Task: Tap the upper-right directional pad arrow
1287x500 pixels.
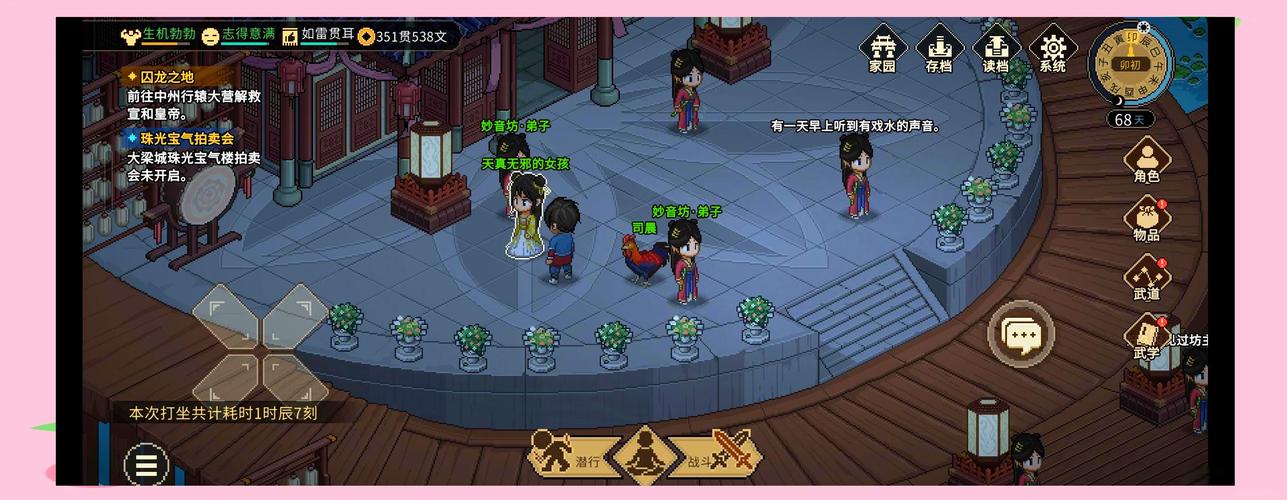Action: (296, 314)
